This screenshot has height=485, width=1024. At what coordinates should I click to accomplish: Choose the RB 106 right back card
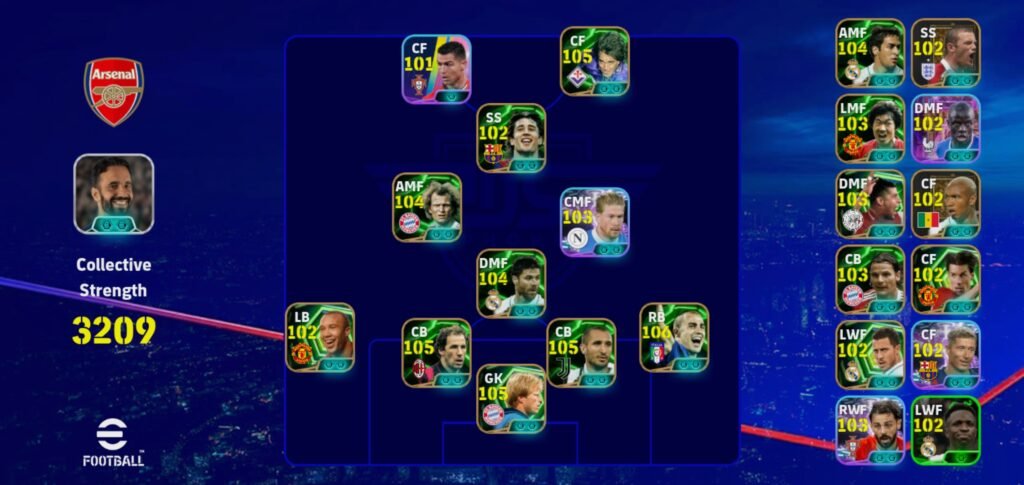click(x=674, y=338)
